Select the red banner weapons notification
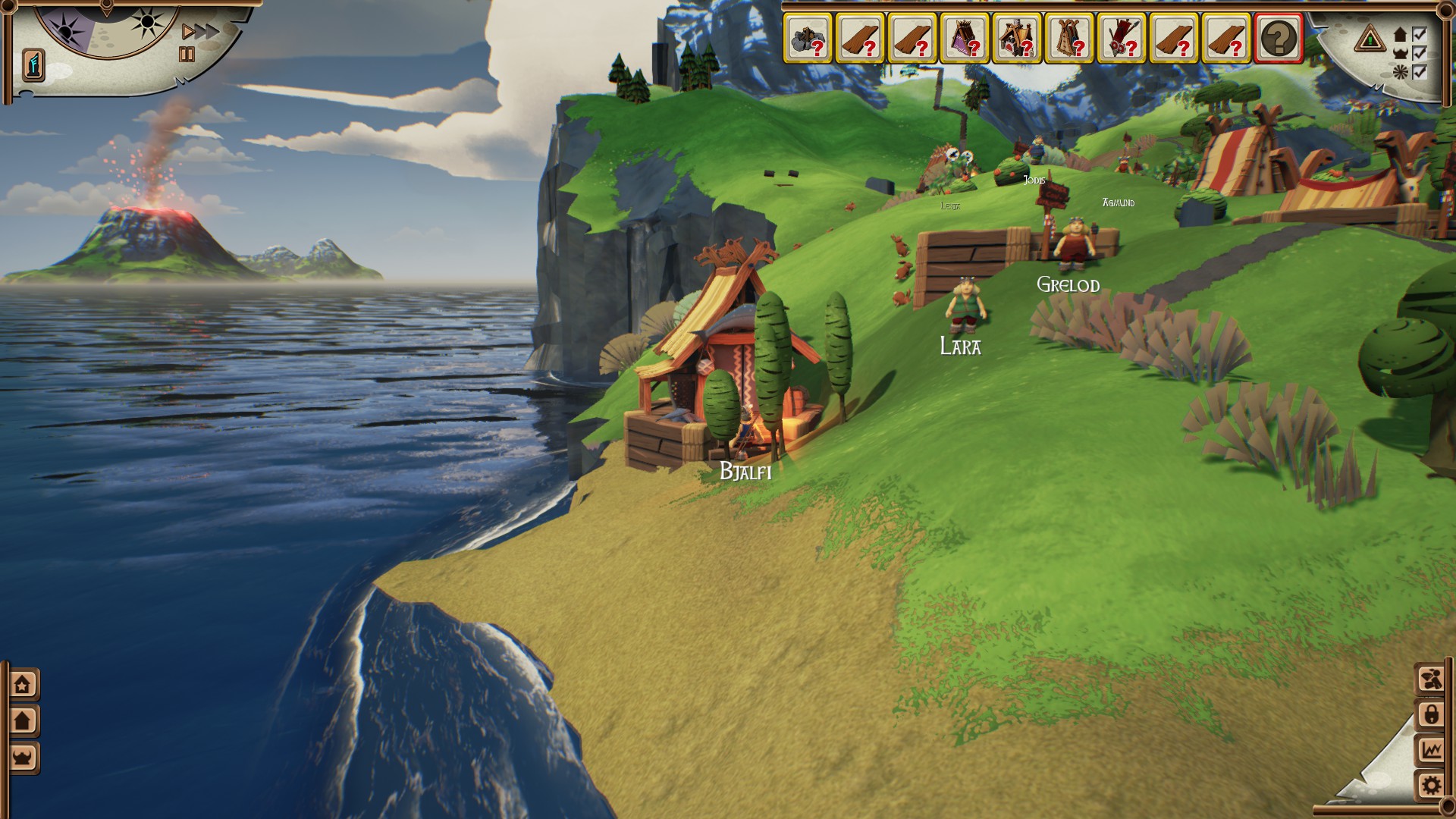The height and width of the screenshot is (819, 1456). [x=1122, y=38]
